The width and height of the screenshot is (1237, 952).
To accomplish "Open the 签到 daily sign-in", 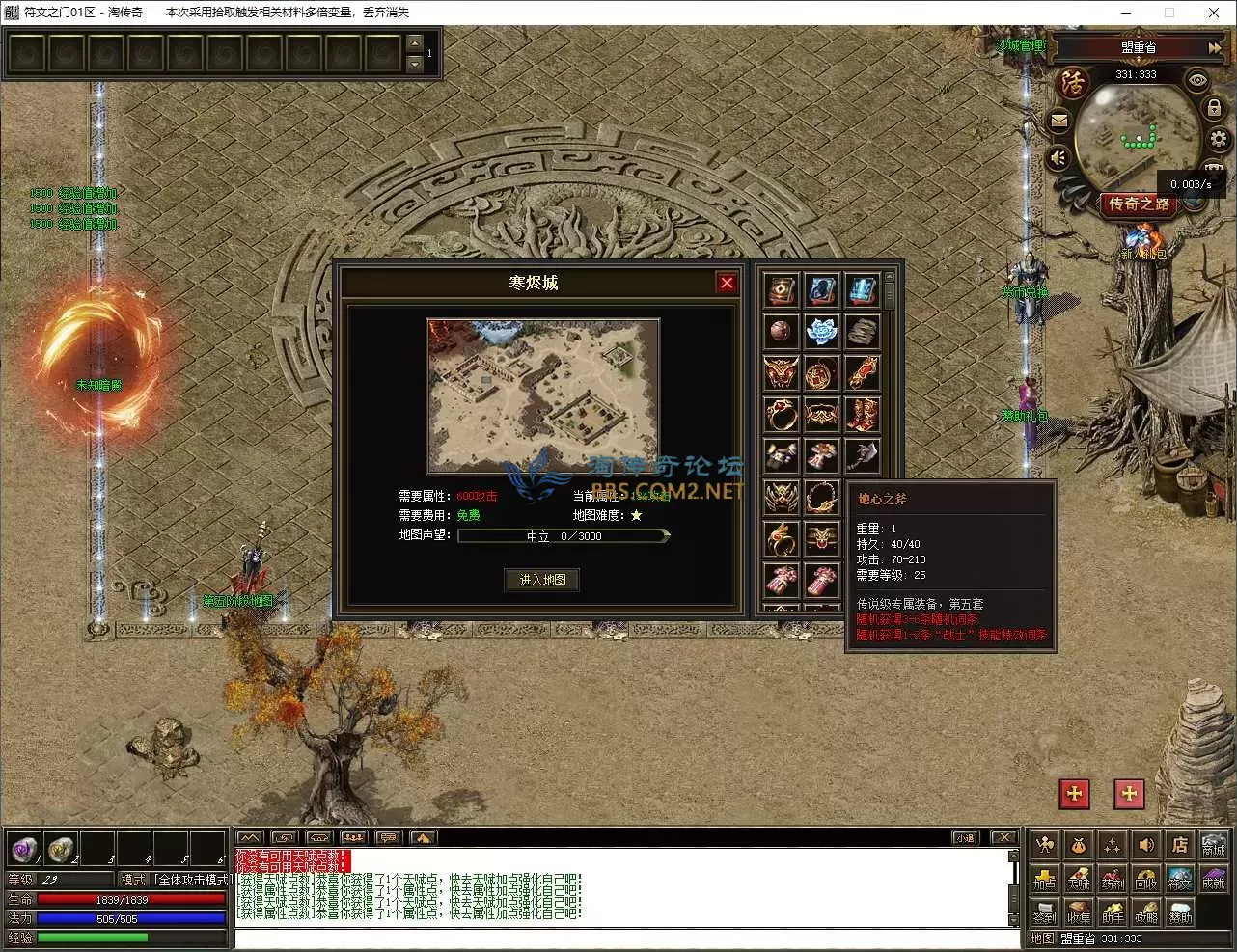I will pos(1044,912).
